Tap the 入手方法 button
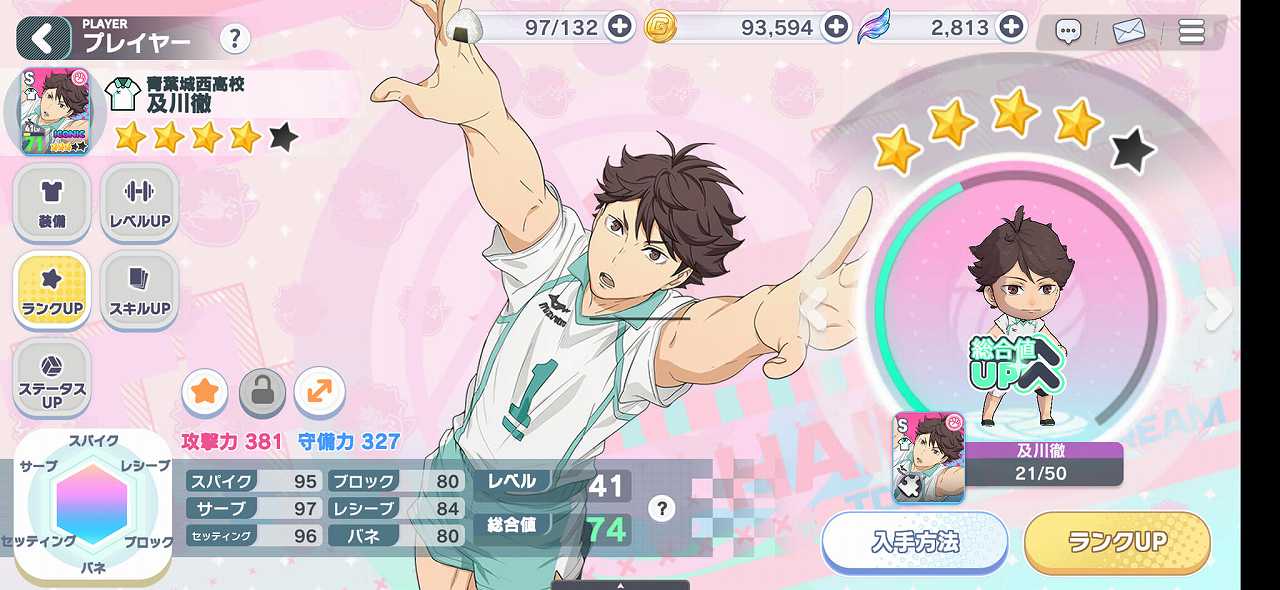Image resolution: width=1280 pixels, height=590 pixels. [x=914, y=542]
